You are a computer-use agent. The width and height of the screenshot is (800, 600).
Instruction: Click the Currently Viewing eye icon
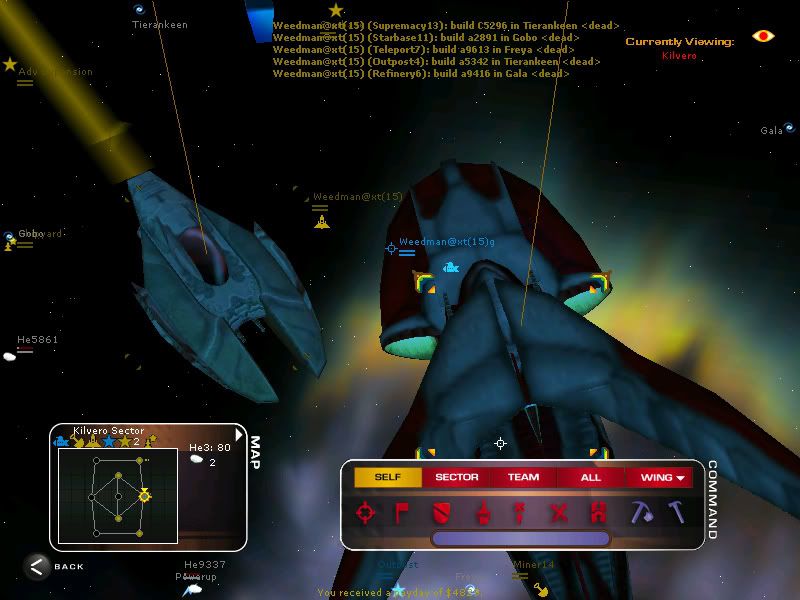763,36
